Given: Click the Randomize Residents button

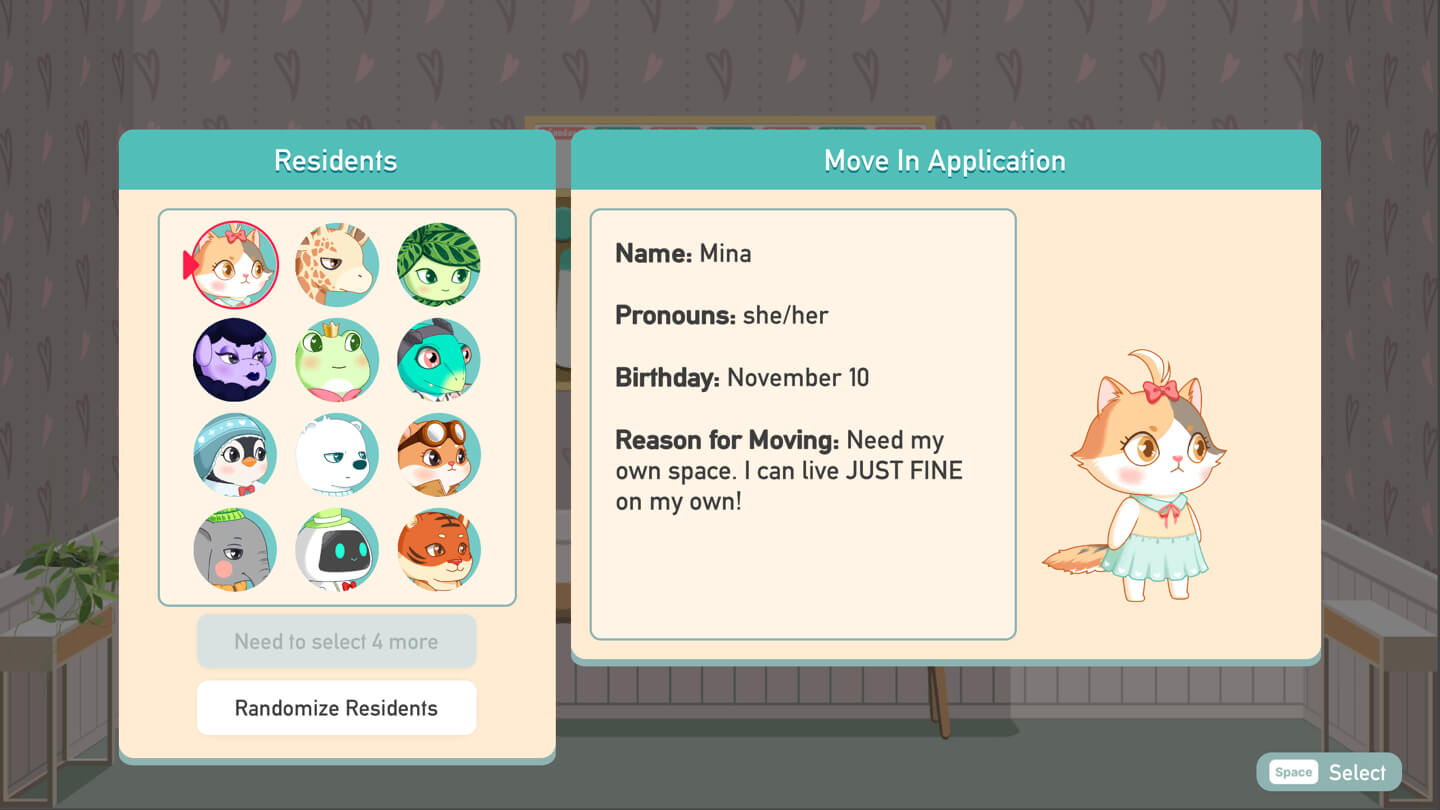Looking at the screenshot, I should point(336,708).
